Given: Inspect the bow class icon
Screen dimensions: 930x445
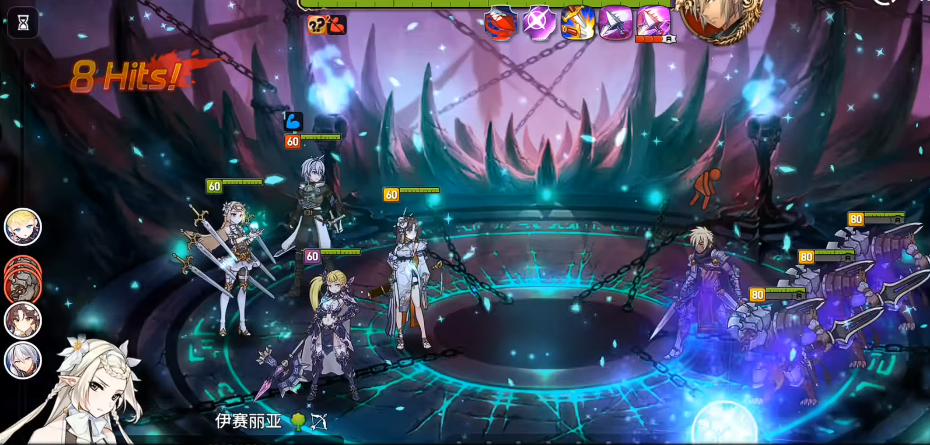Looking at the screenshot, I should point(319,421).
